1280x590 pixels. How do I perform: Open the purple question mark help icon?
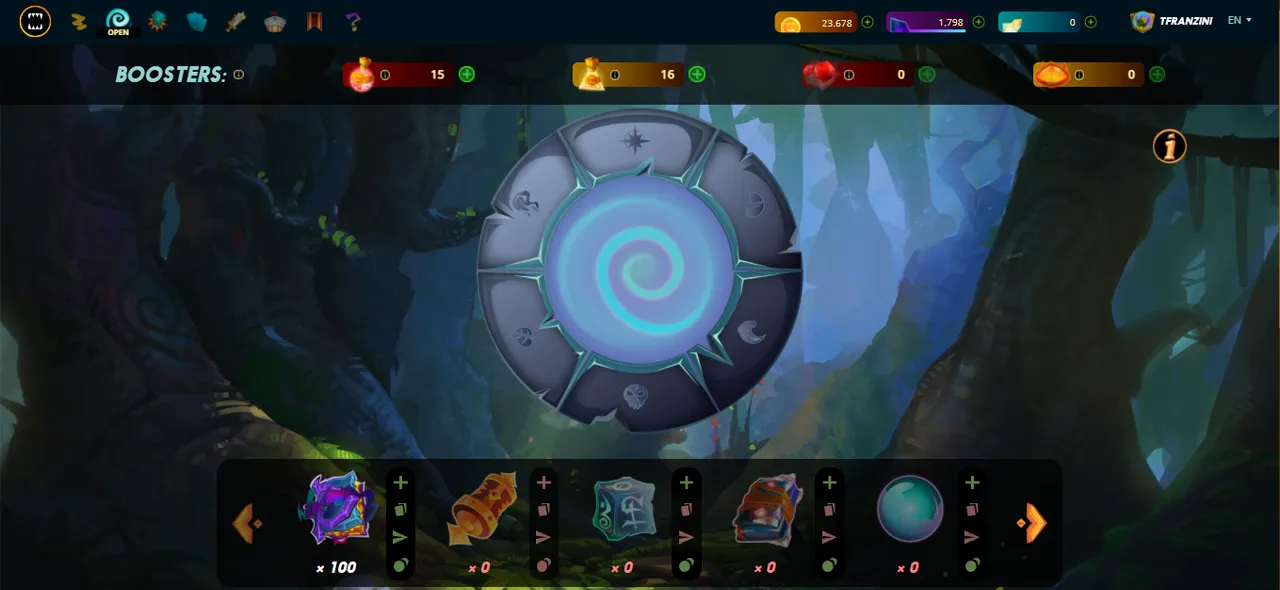(x=352, y=21)
